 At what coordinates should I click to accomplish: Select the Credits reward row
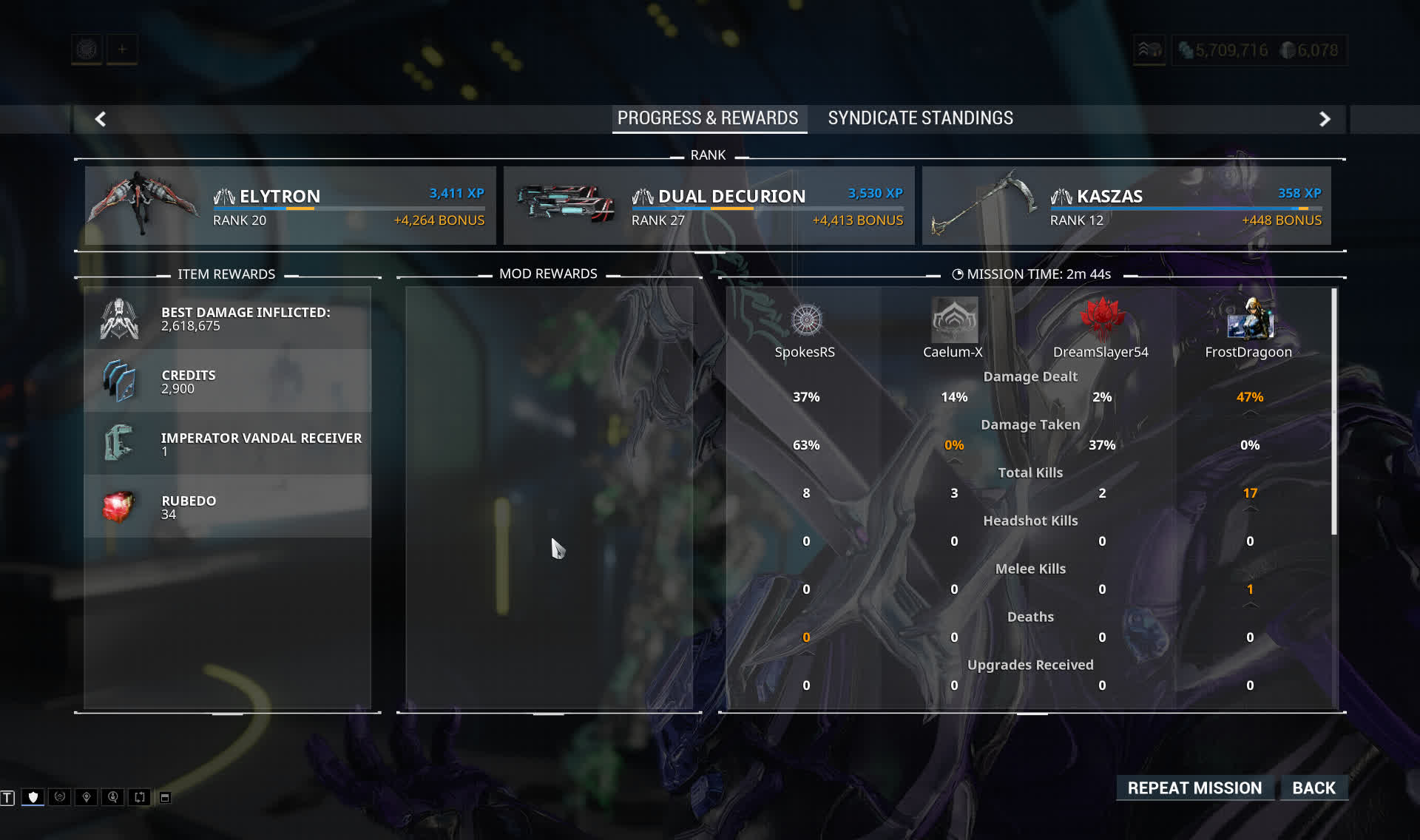click(x=228, y=381)
